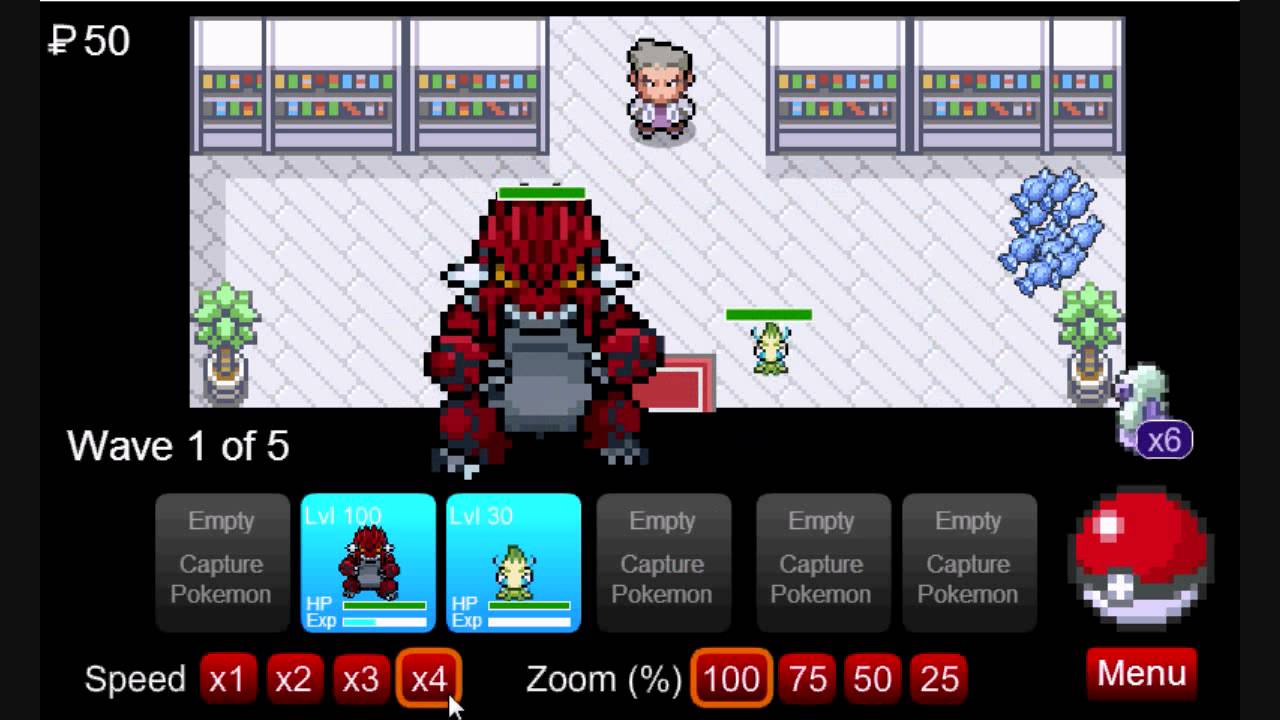Viewport: 1280px width, 720px height.
Task: Select the 50 percent zoom button
Action: tap(872, 679)
